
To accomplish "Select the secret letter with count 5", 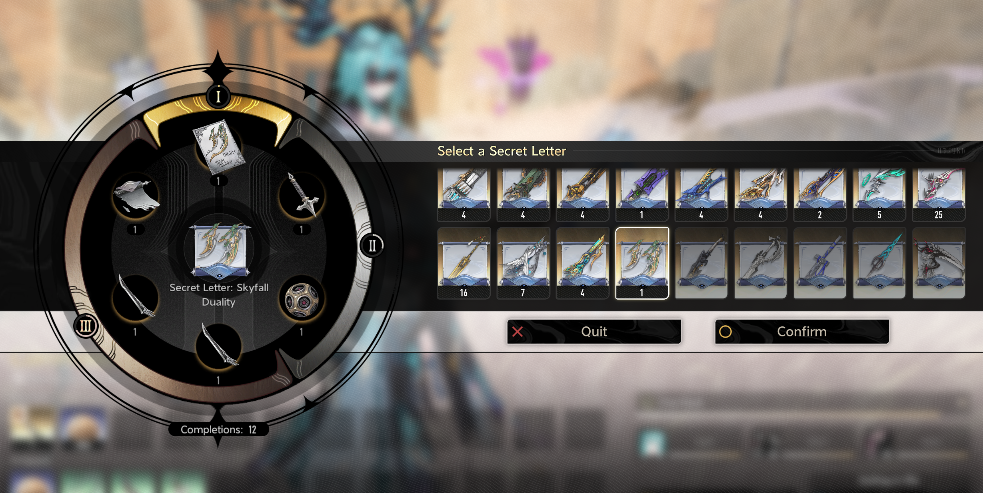I will tap(879, 192).
